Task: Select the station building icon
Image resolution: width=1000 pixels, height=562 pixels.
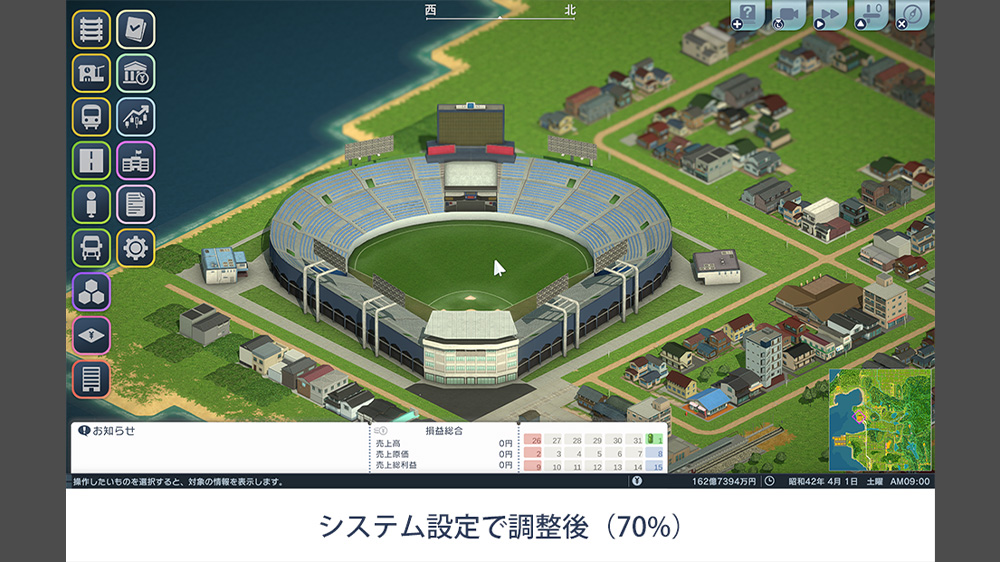Action: [91, 73]
